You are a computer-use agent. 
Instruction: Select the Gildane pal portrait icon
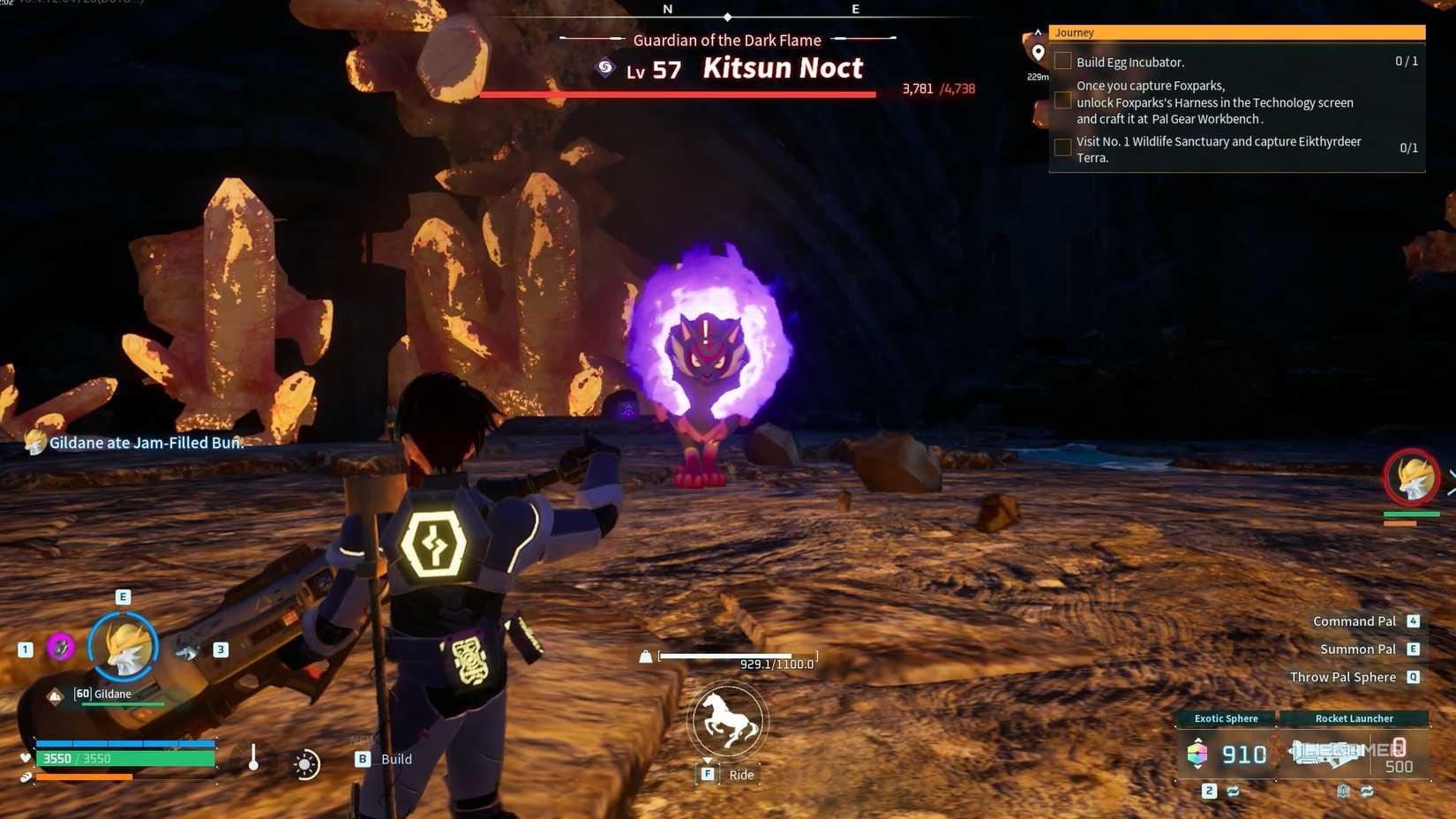click(123, 648)
